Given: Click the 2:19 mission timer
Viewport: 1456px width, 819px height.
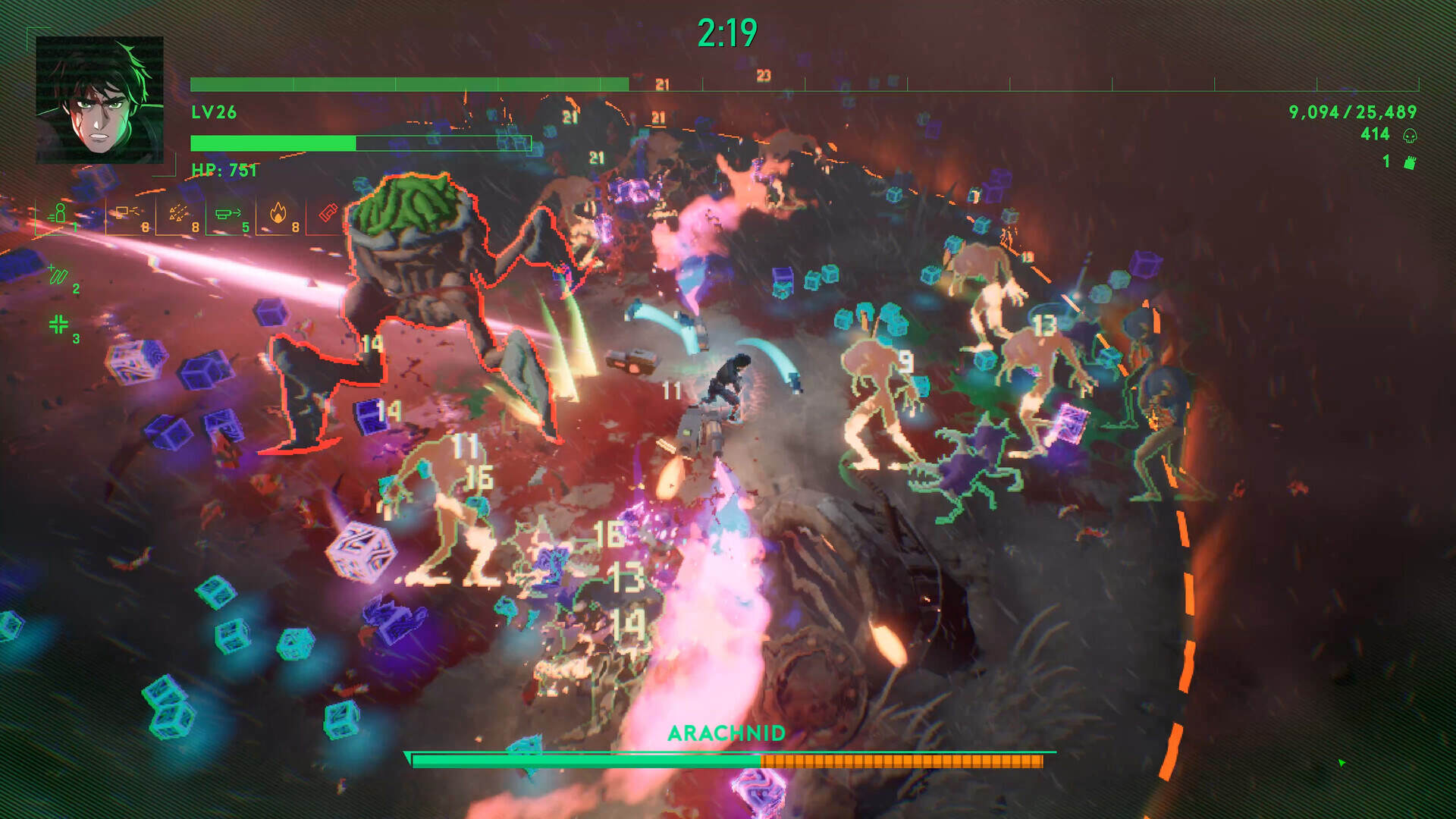Looking at the screenshot, I should coord(726,30).
